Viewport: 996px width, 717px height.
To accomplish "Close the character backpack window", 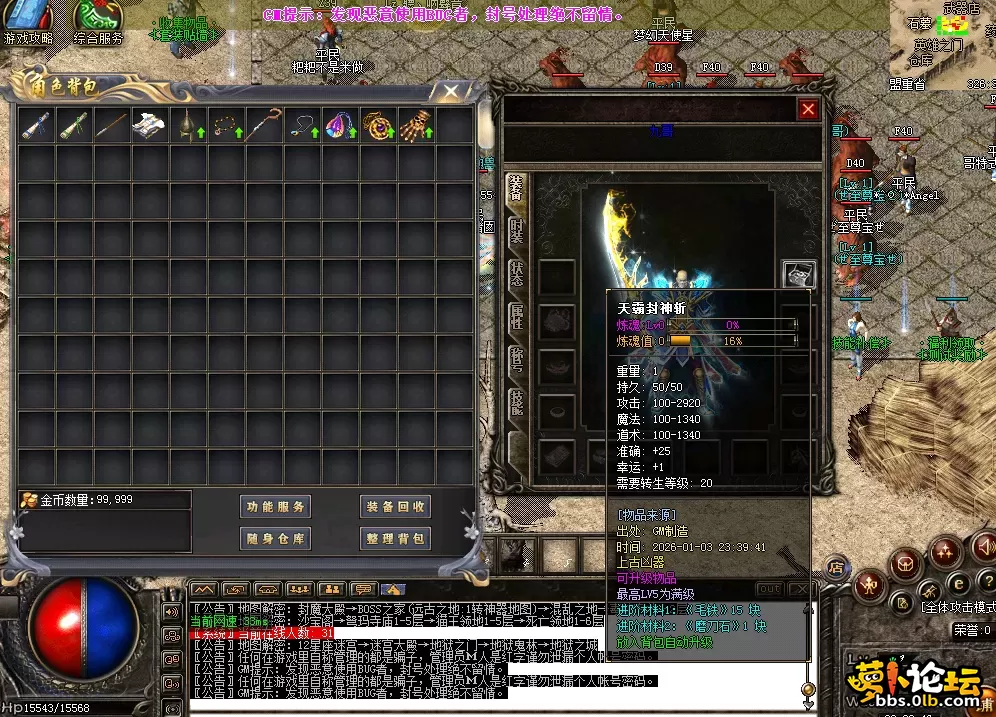I will tap(451, 91).
